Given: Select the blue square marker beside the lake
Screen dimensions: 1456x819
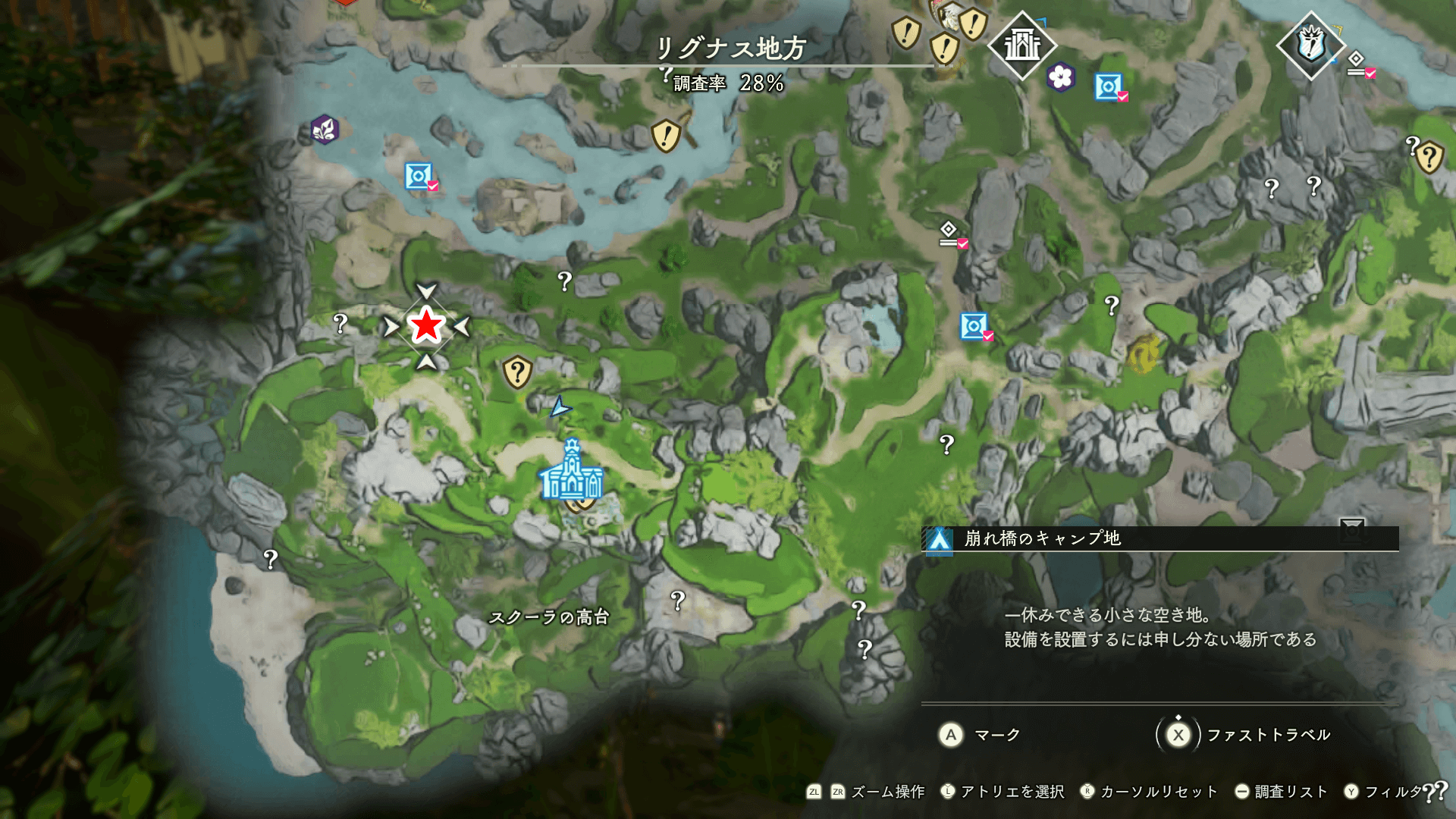Looking at the screenshot, I should click(x=418, y=176).
